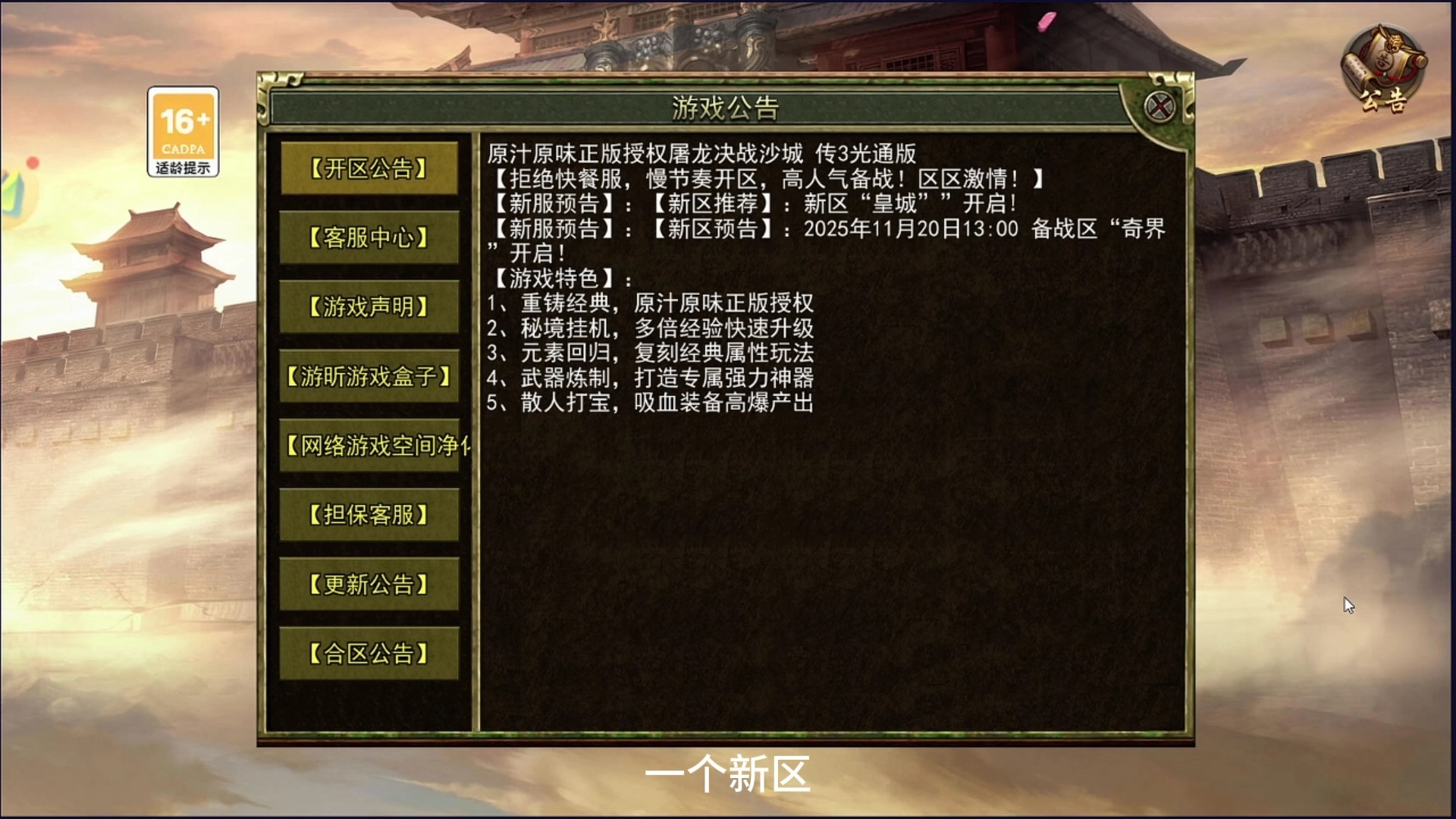1456x819 pixels.
Task: Open the 【客服中心】 panel
Action: pyautogui.click(x=369, y=239)
